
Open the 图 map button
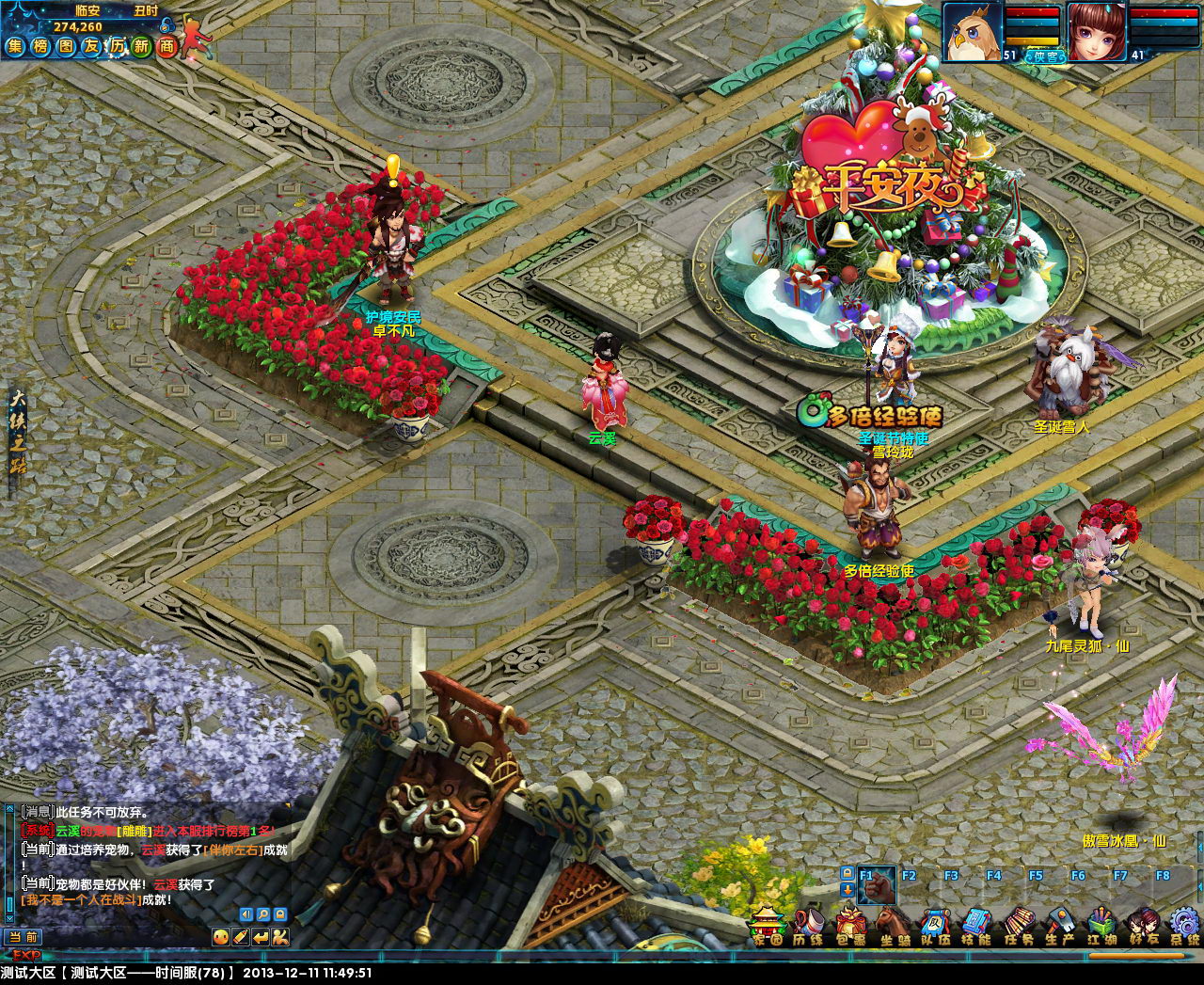(x=66, y=46)
